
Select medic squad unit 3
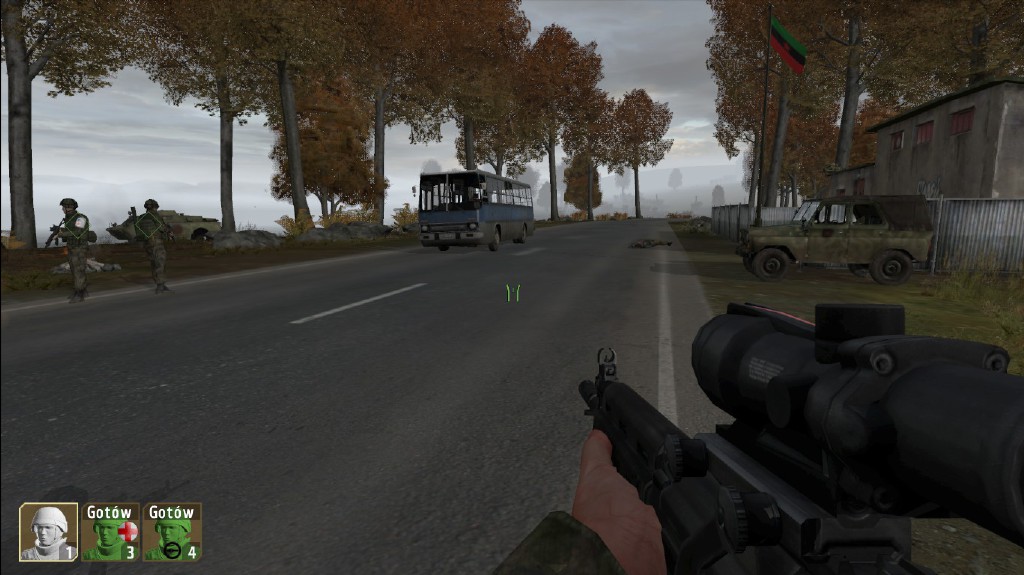pos(110,532)
